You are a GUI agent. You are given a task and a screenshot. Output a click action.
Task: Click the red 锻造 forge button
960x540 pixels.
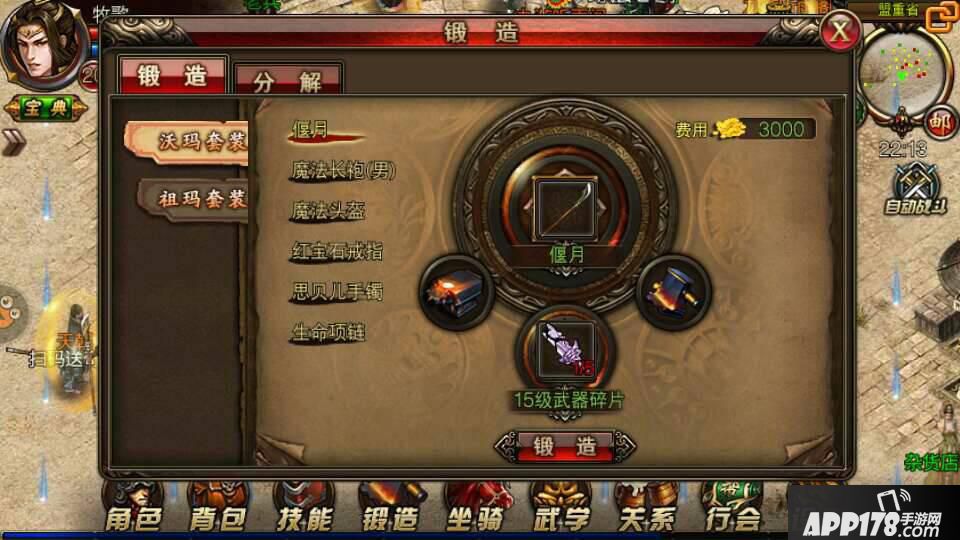pos(566,446)
